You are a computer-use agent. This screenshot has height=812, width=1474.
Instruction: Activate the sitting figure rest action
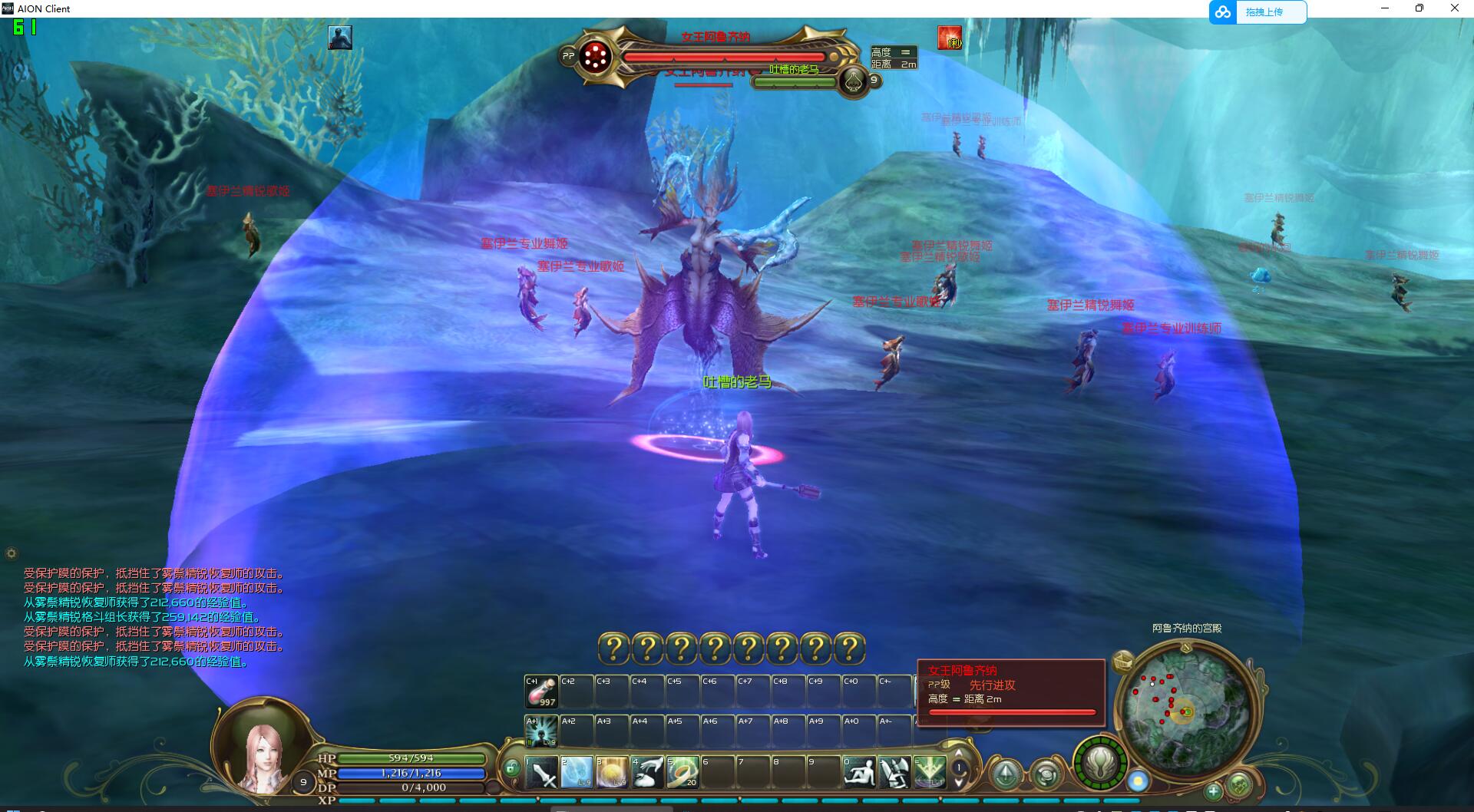pos(859,772)
